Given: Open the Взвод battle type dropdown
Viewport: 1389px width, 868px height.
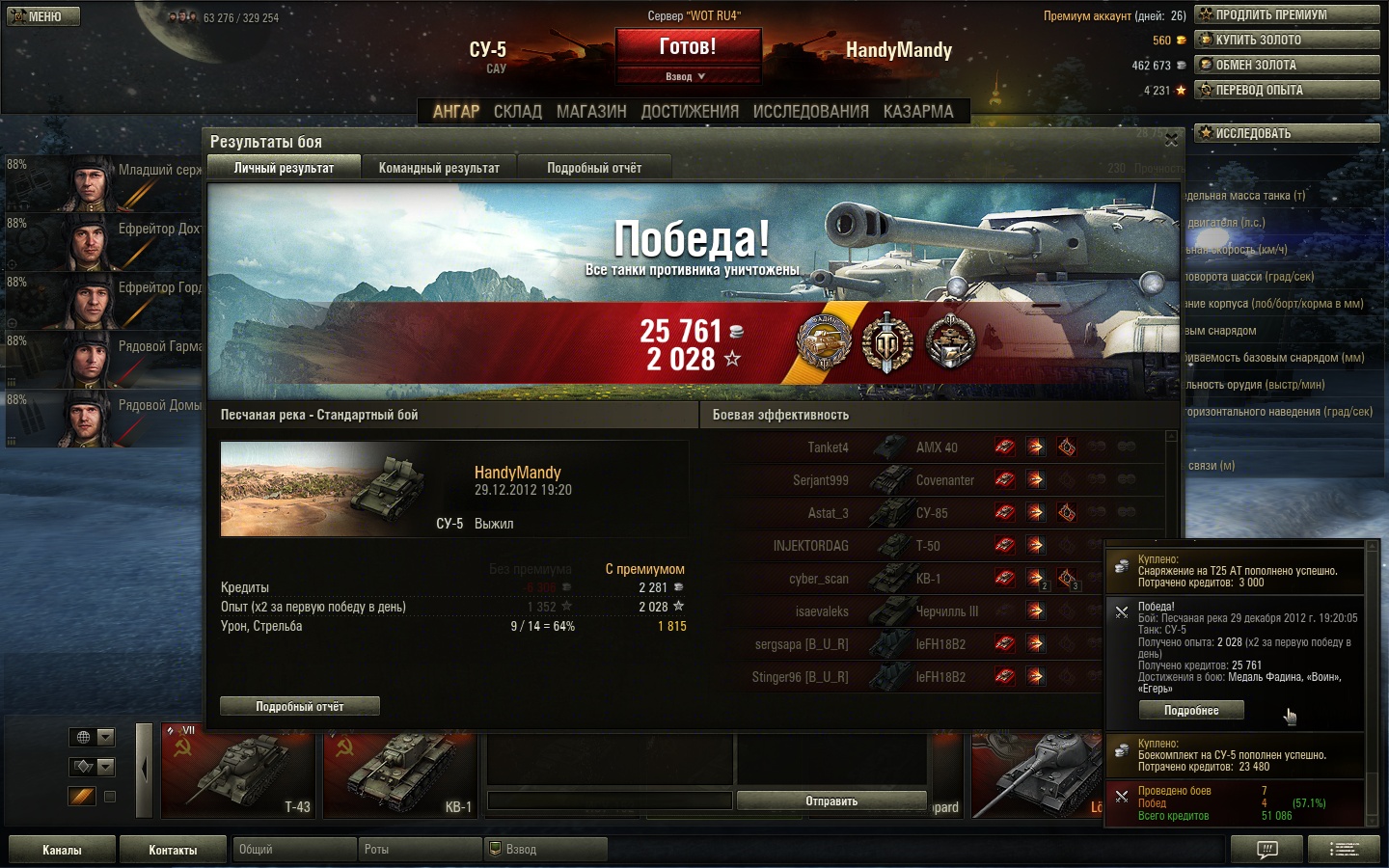Looking at the screenshot, I should pyautogui.click(x=687, y=76).
